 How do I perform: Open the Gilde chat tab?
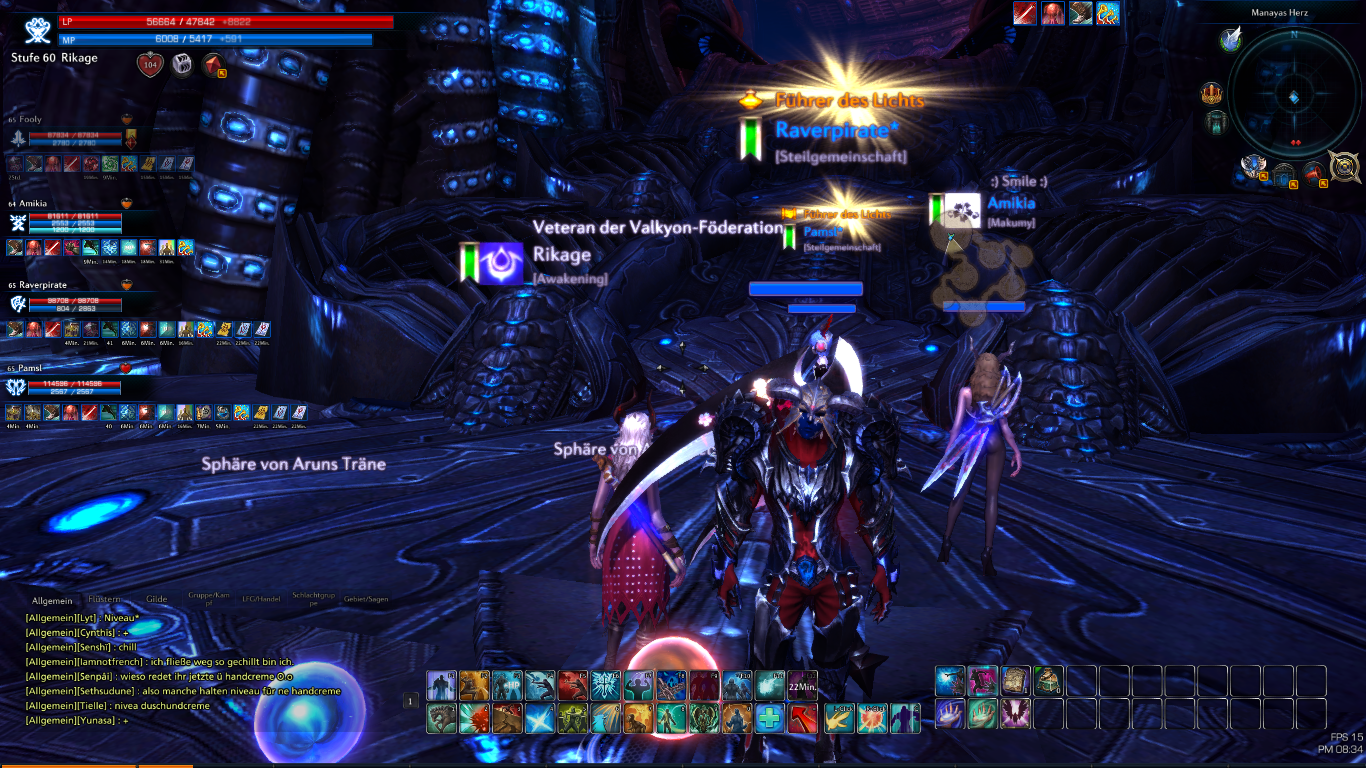tap(156, 600)
